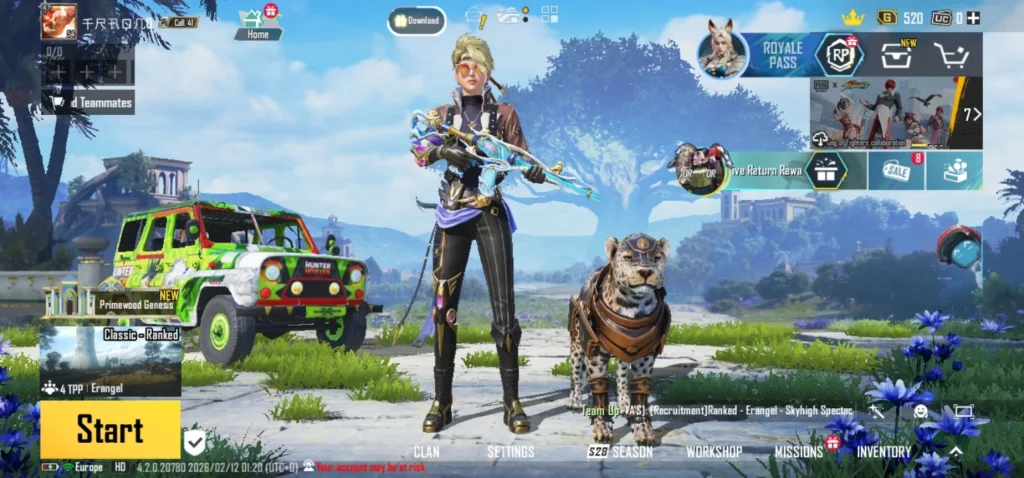
Task: Open the Royale Pass RP badge
Action: click(839, 55)
